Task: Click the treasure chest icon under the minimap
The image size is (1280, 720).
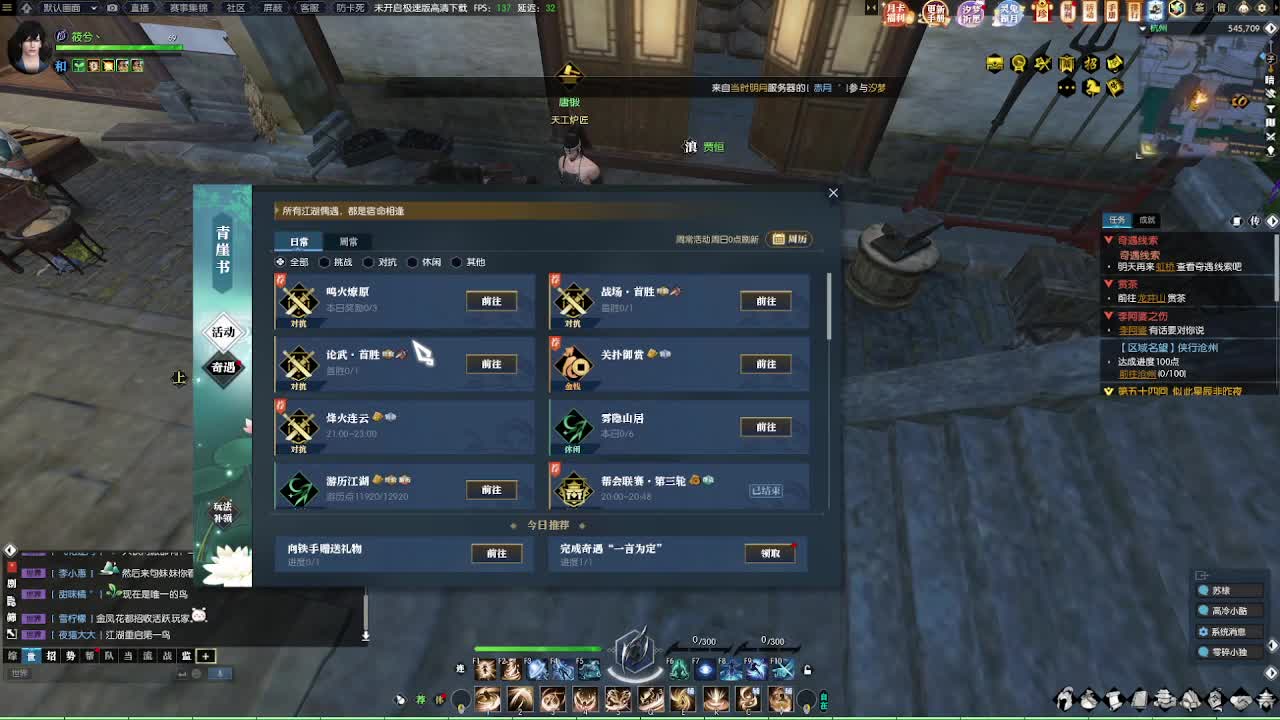Action: pos(994,62)
